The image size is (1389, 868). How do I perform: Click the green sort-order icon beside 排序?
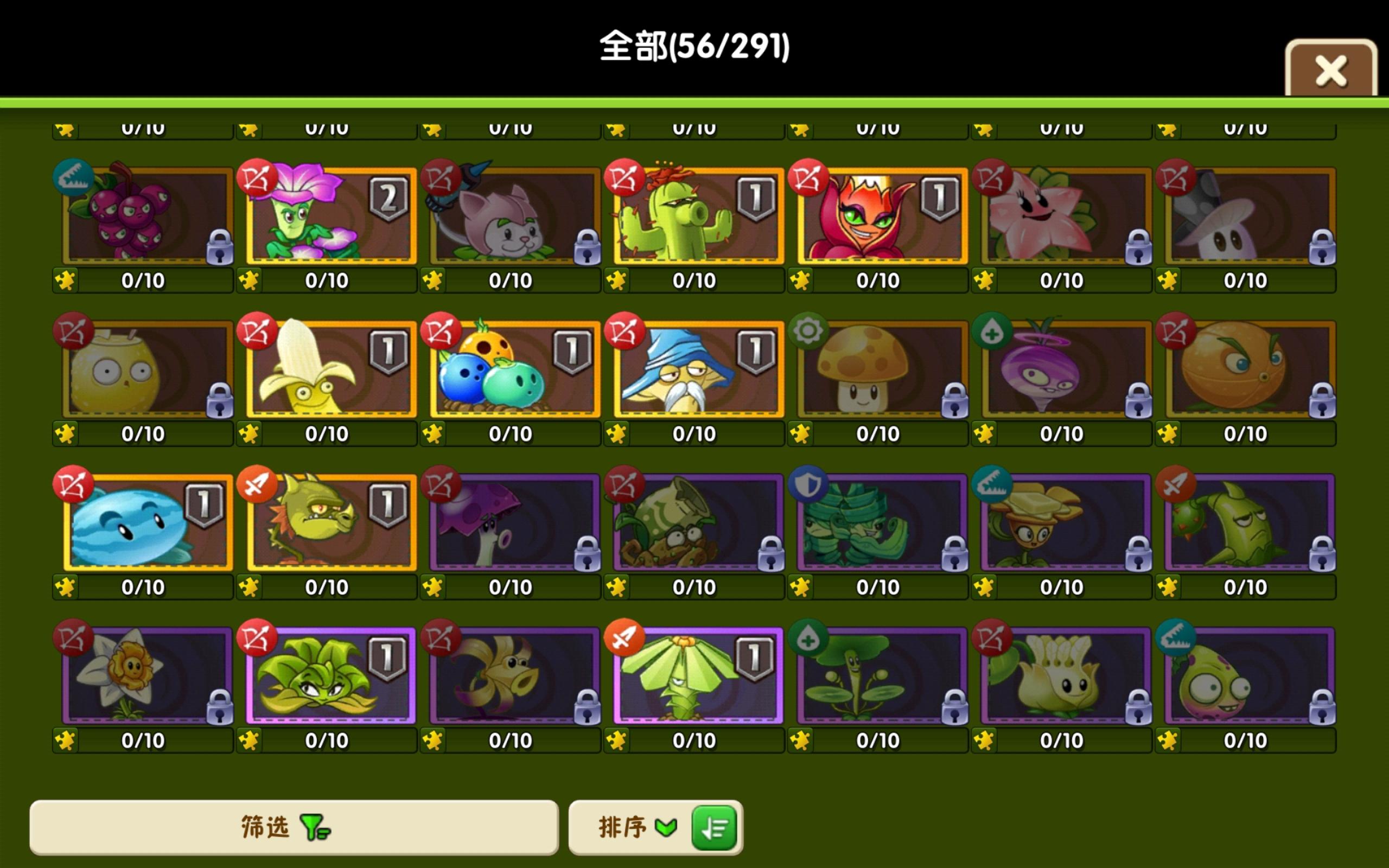713,827
